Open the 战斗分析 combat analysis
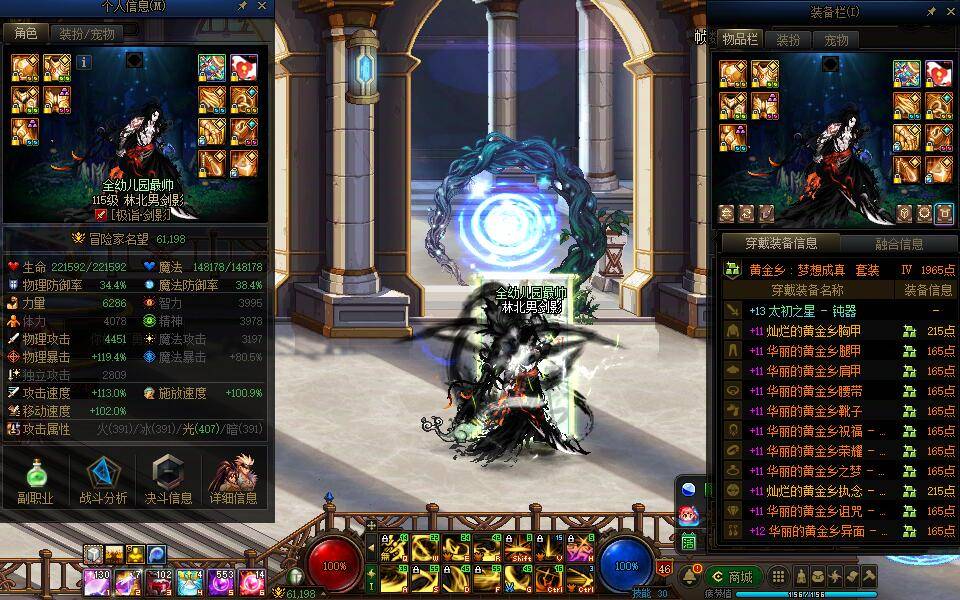This screenshot has height=600, width=960. [x=103, y=480]
